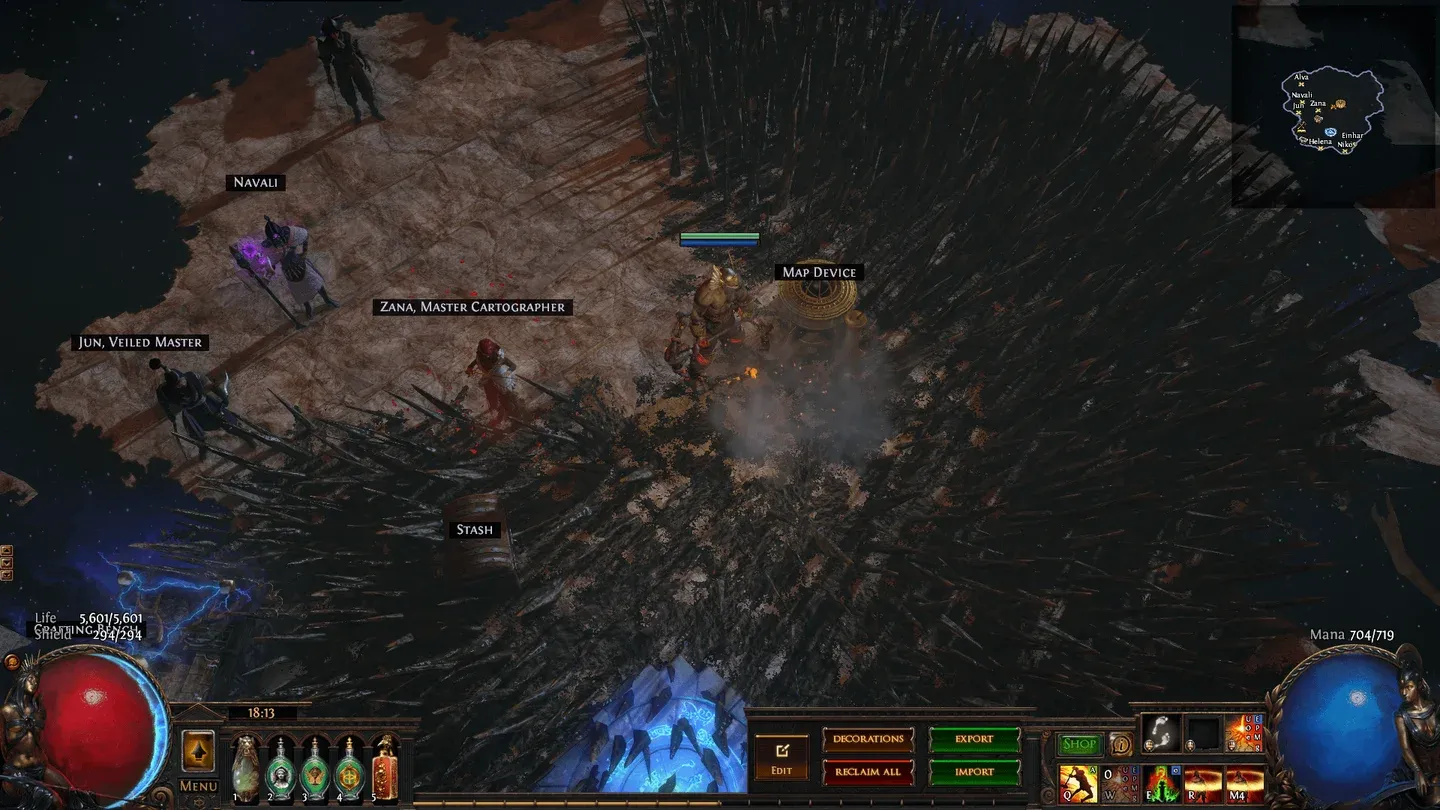1440x810 pixels.
Task: Select the fiery skill bound to R
Action: 1203,785
